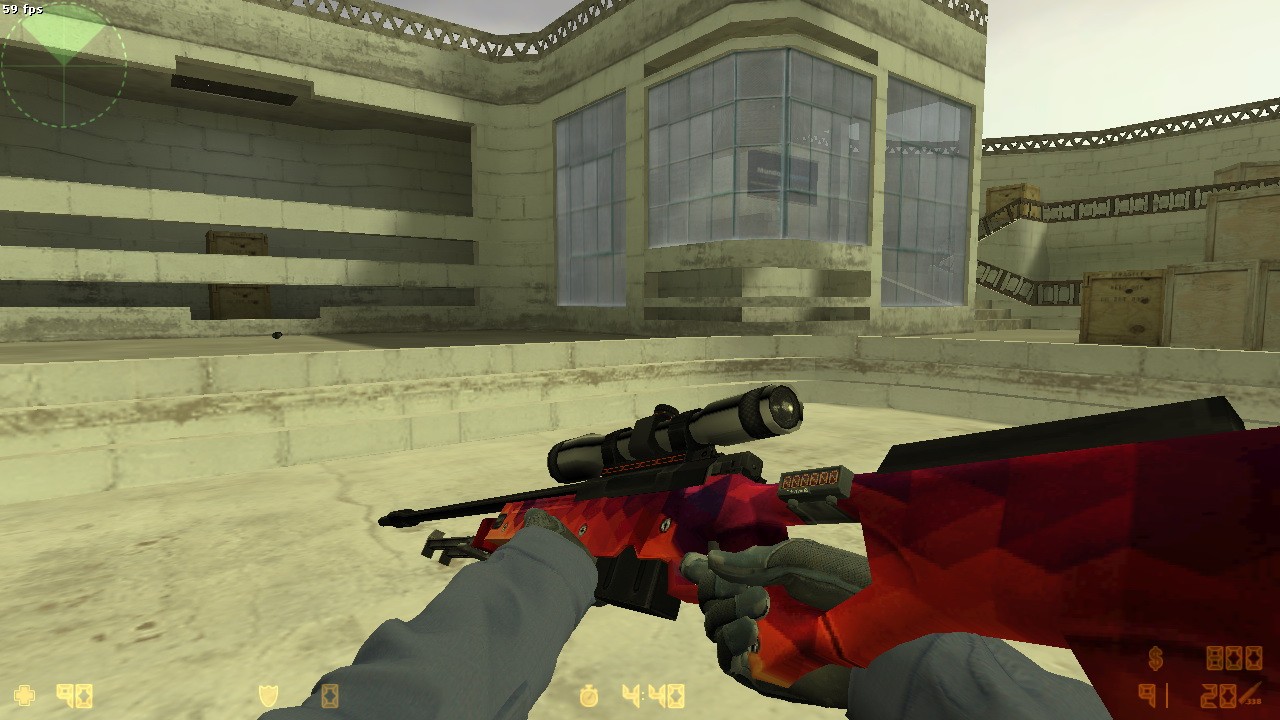The width and height of the screenshot is (1280, 720).
Task: Select the armor shield icon
Action: point(270,693)
